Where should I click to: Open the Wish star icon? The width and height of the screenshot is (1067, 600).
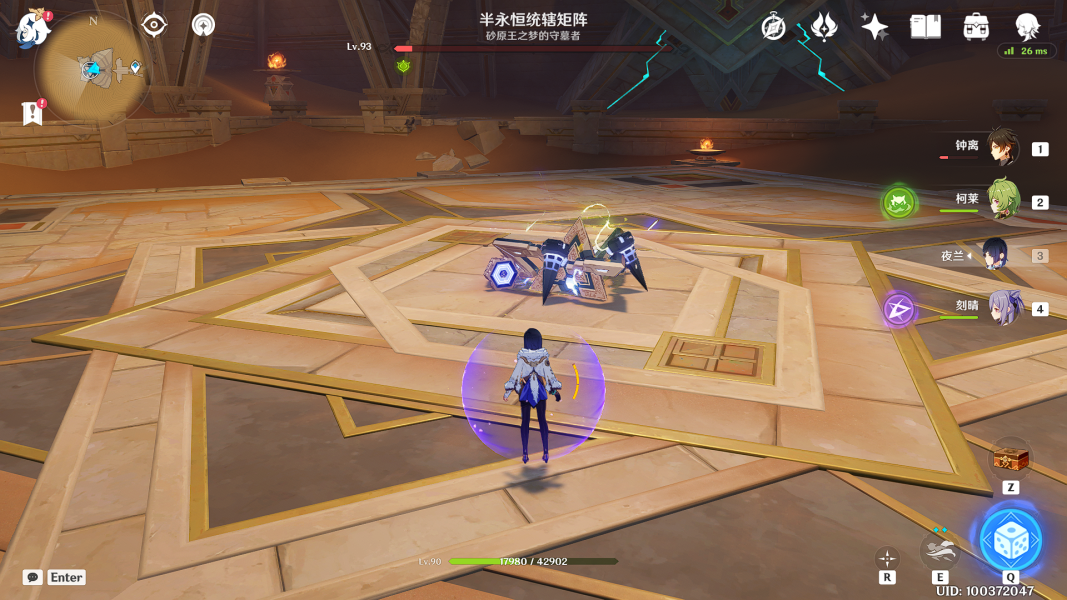click(875, 27)
